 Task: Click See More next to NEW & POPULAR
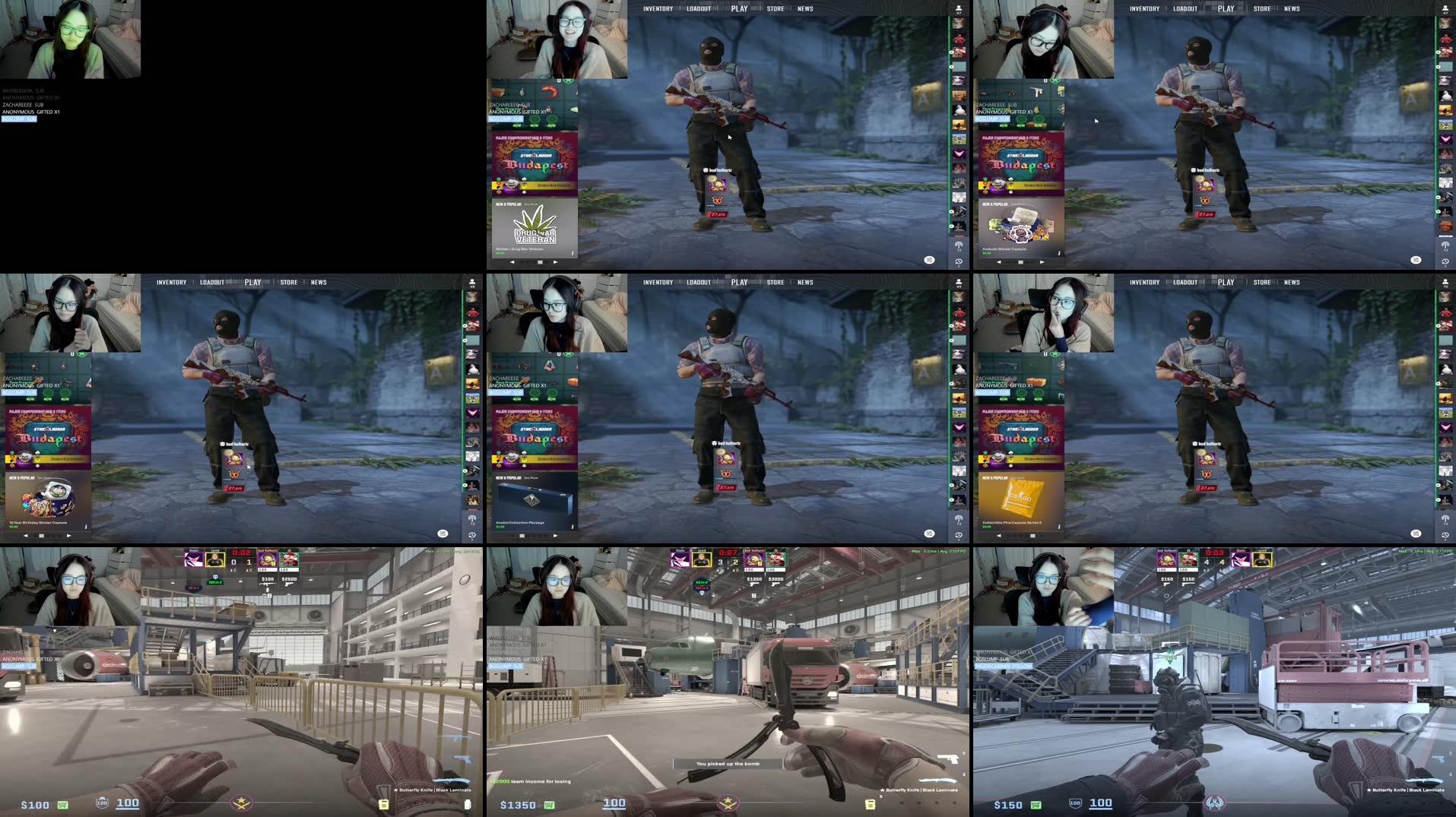click(530, 203)
